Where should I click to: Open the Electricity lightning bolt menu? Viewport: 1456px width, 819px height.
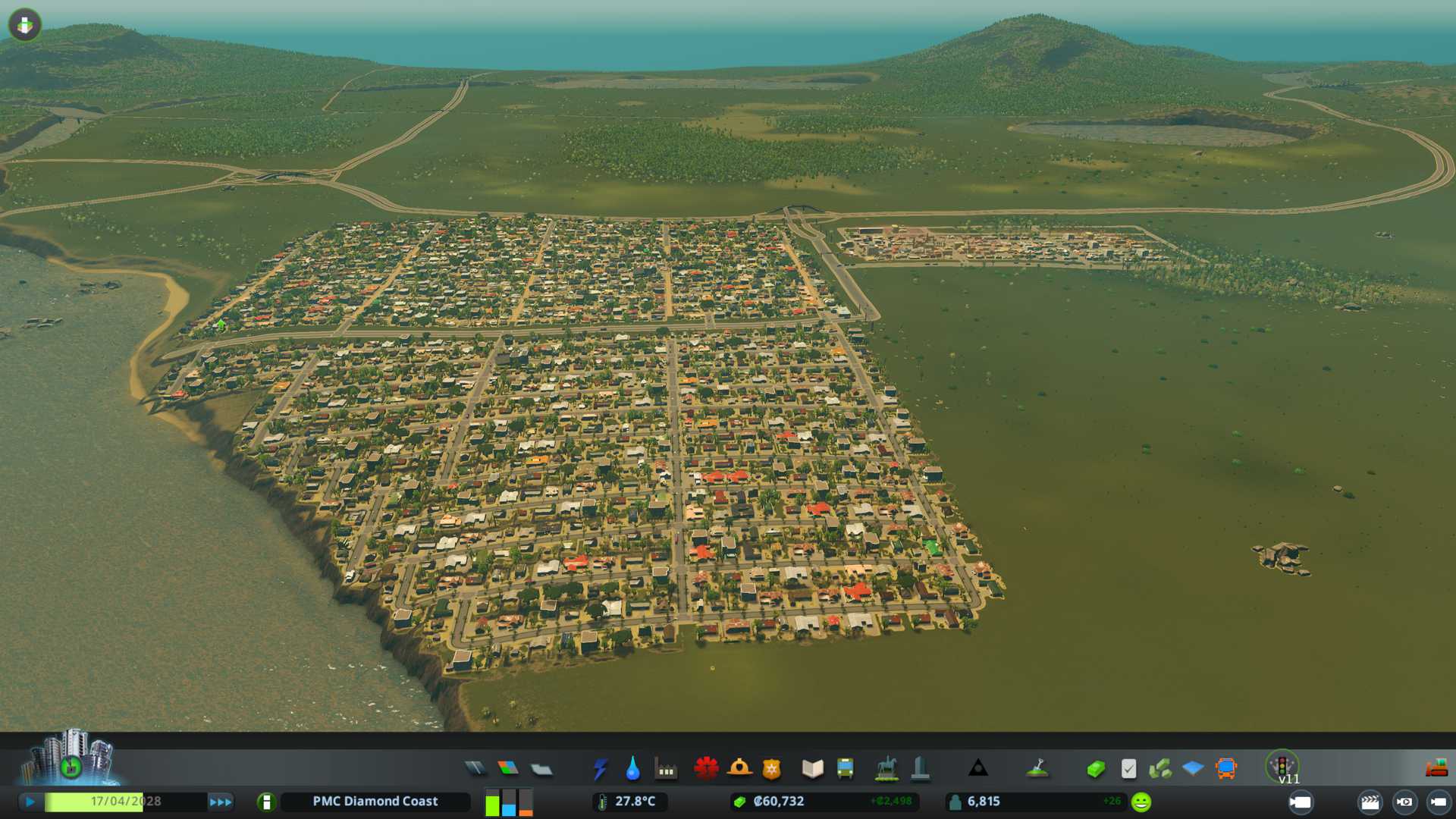click(601, 769)
